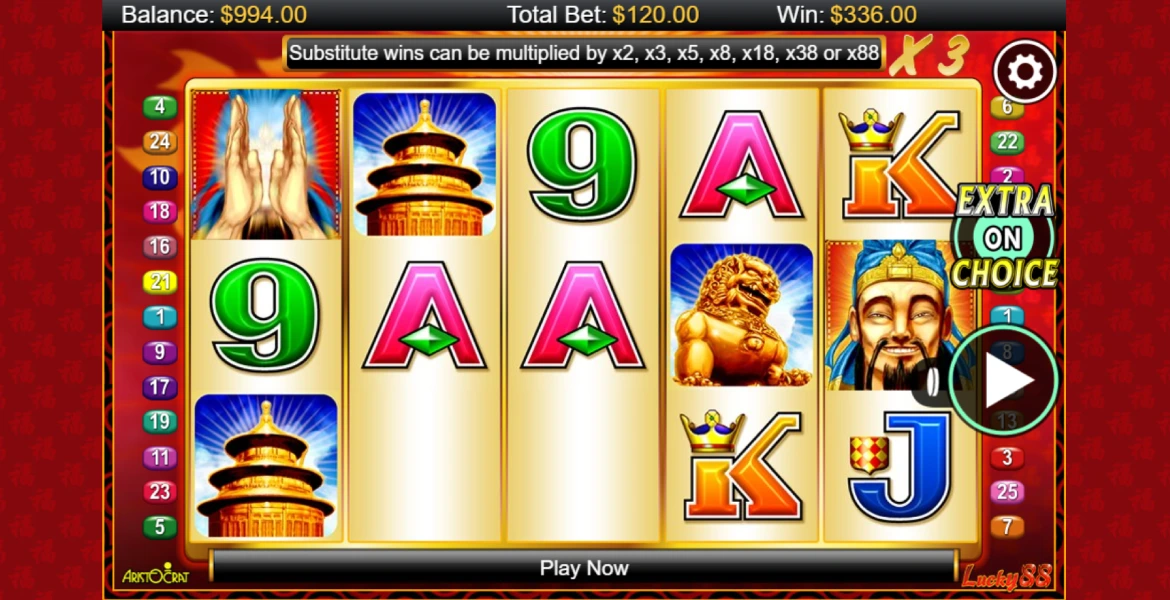Screen dimensions: 1170x600
Task: Choose the payline 10 indicator
Action: click(x=160, y=178)
